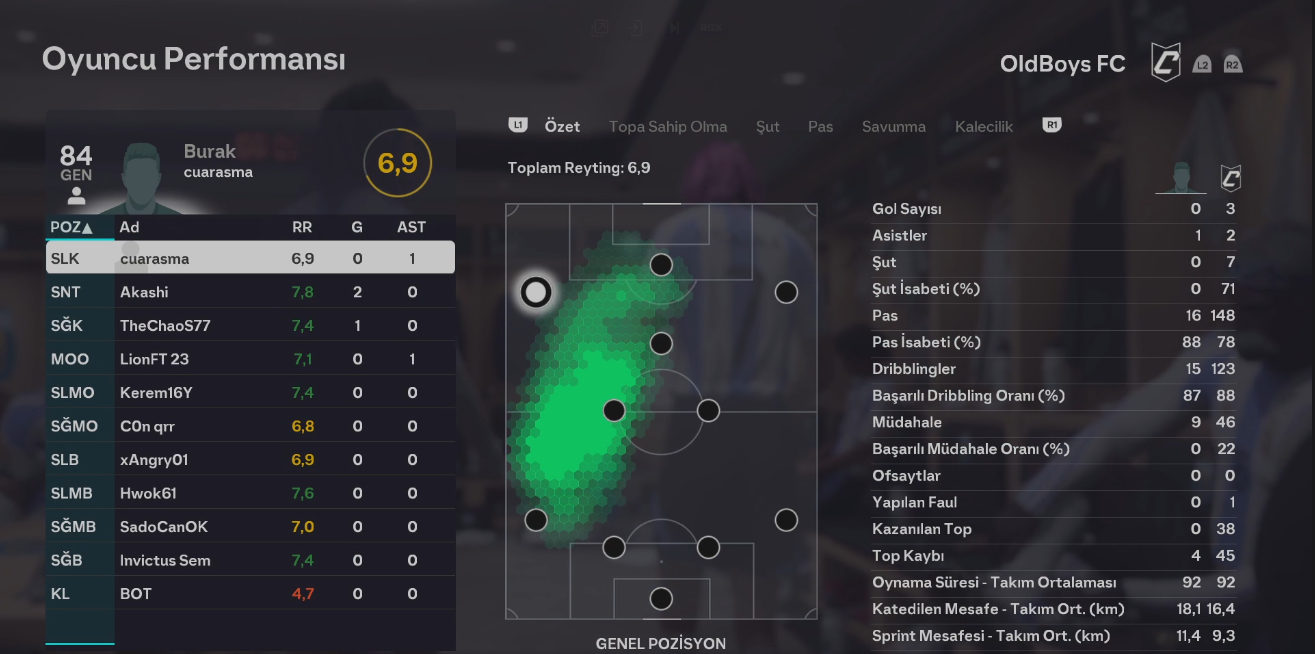Select Kerem16Y player row
The height and width of the screenshot is (654, 1315).
pos(250,393)
